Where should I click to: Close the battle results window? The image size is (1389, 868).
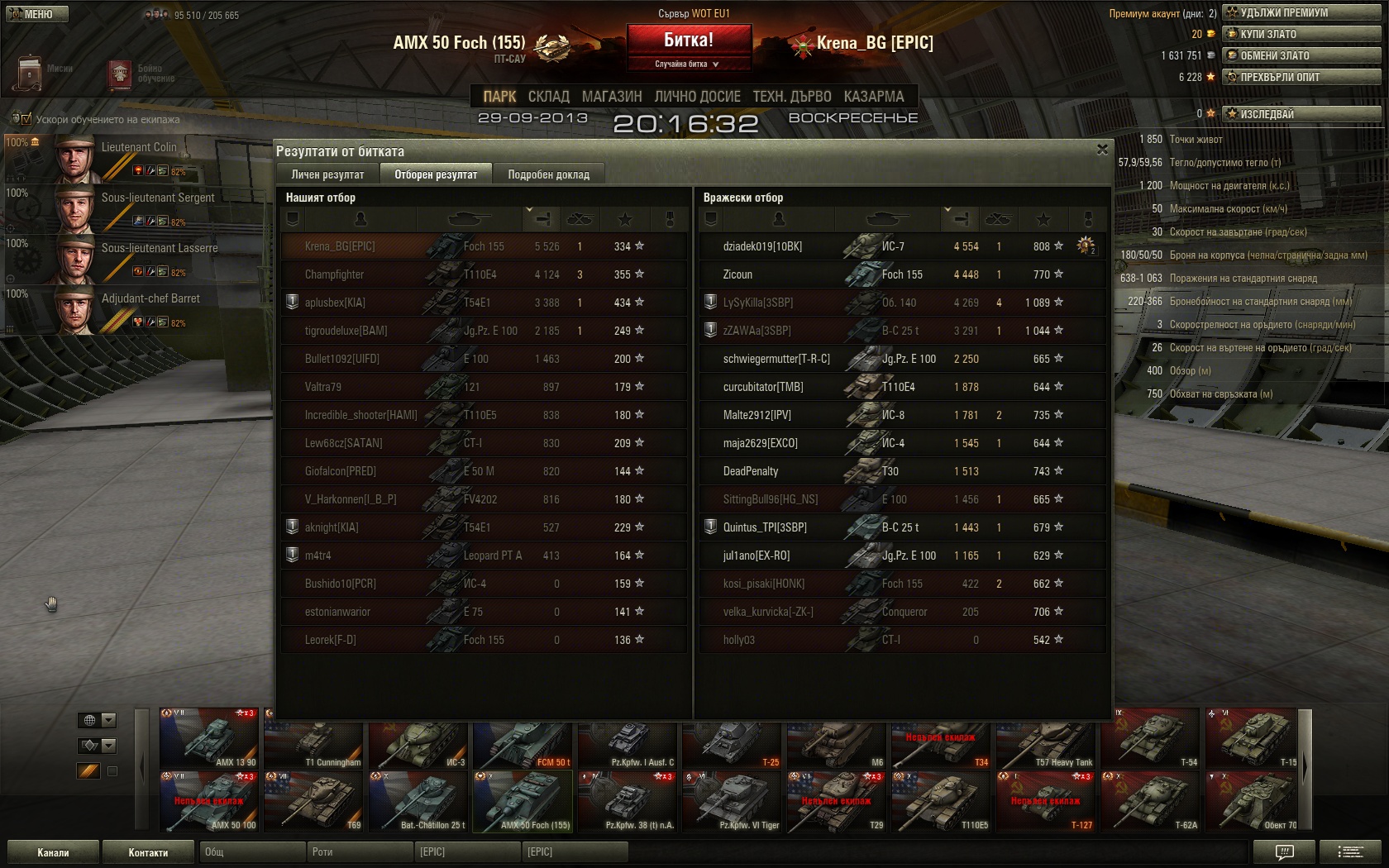[x=1101, y=150]
